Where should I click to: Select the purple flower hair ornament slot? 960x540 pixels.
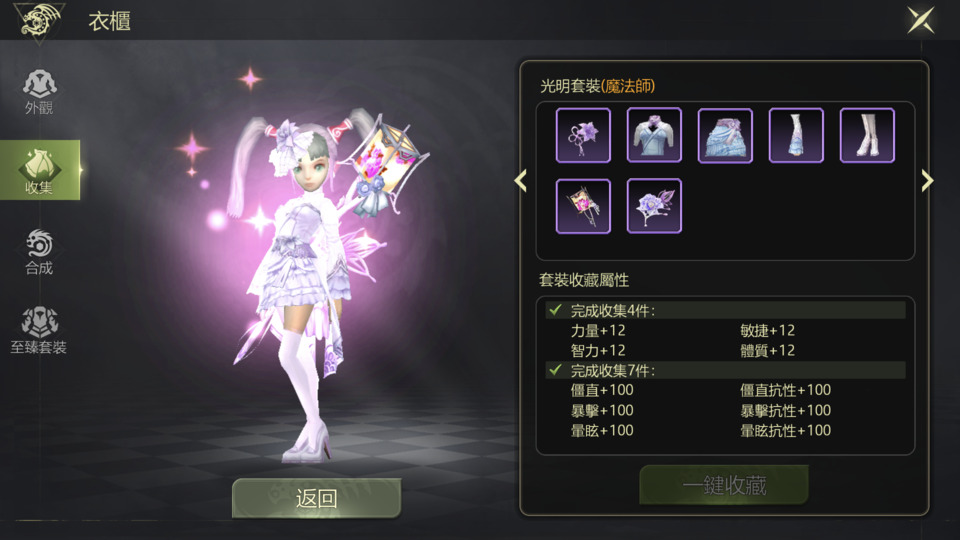pos(583,135)
